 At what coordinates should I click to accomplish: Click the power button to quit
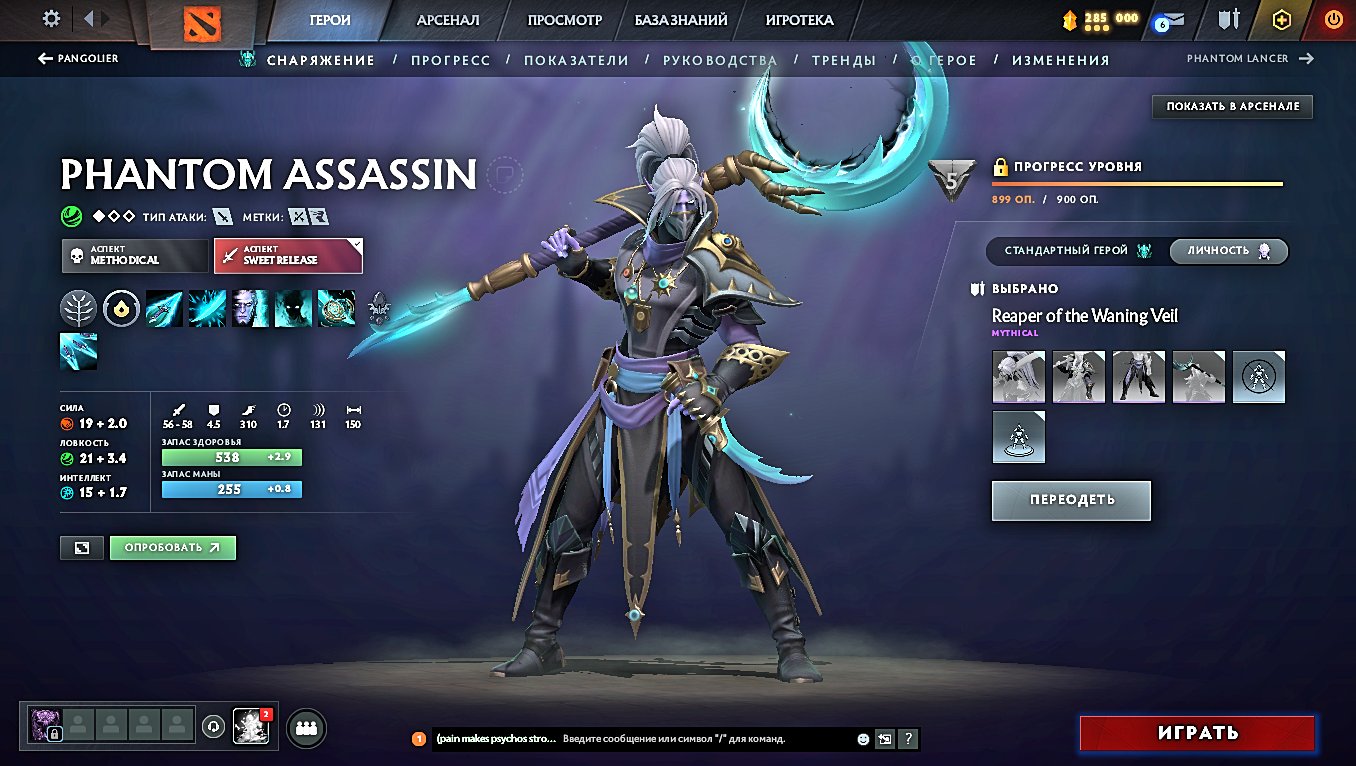(x=1333, y=18)
